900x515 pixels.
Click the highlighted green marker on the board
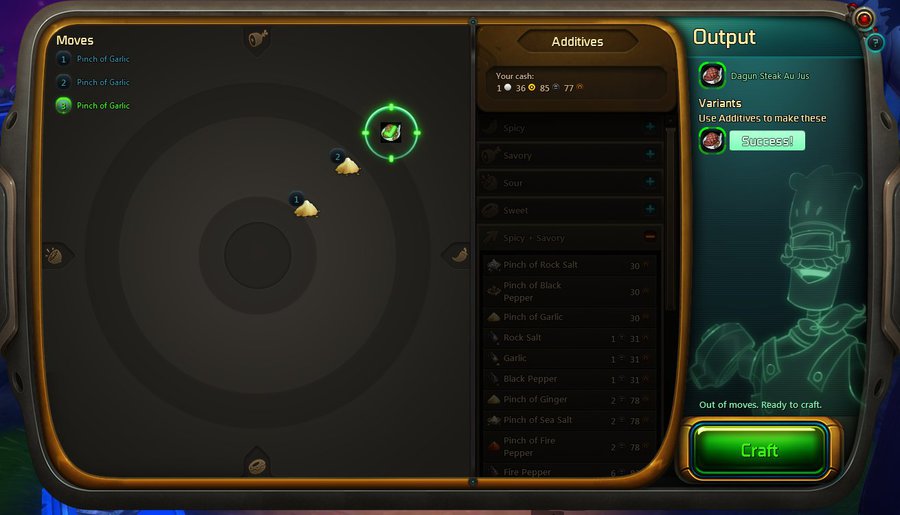pyautogui.click(x=391, y=132)
